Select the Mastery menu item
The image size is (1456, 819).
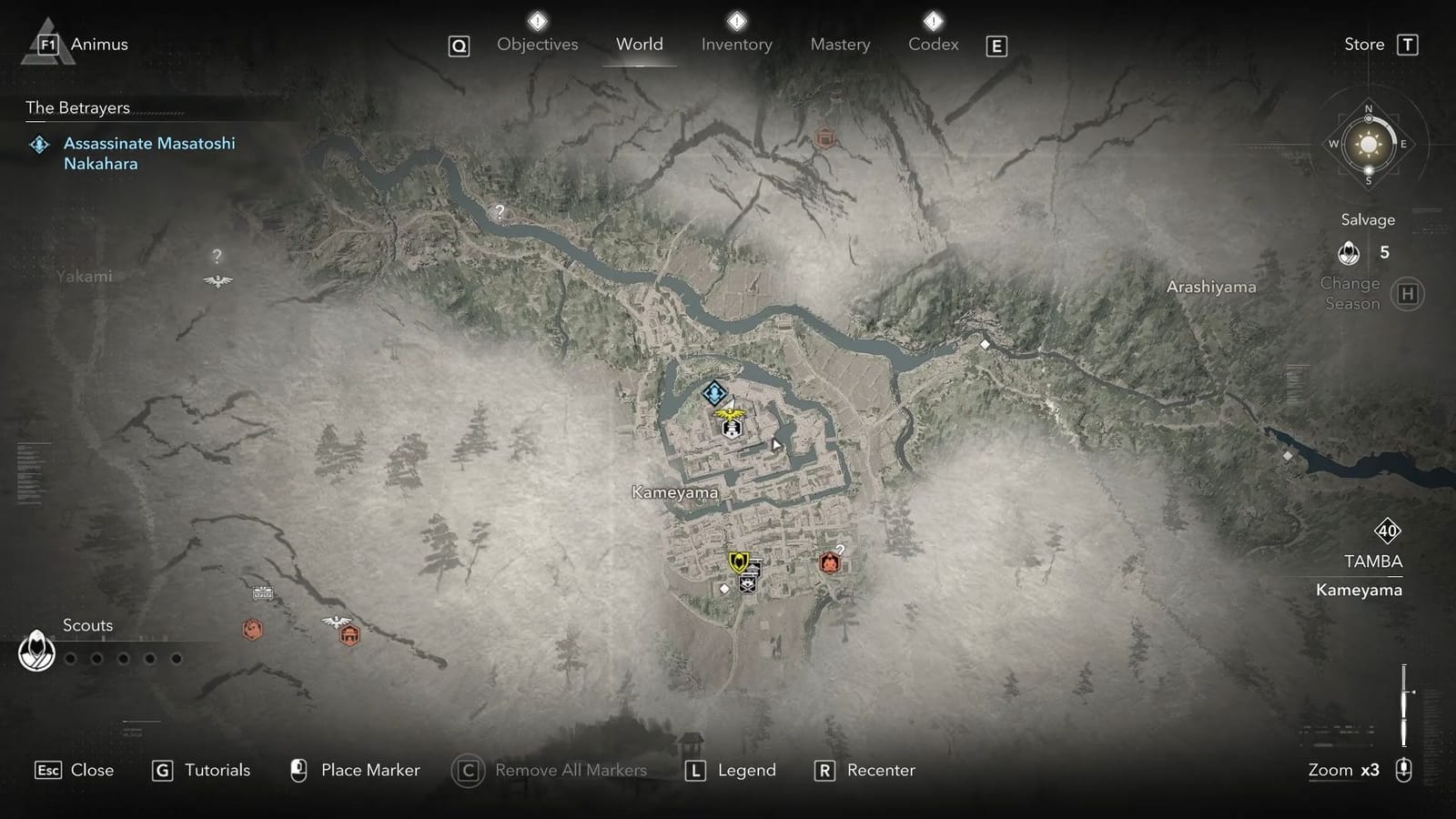[840, 44]
